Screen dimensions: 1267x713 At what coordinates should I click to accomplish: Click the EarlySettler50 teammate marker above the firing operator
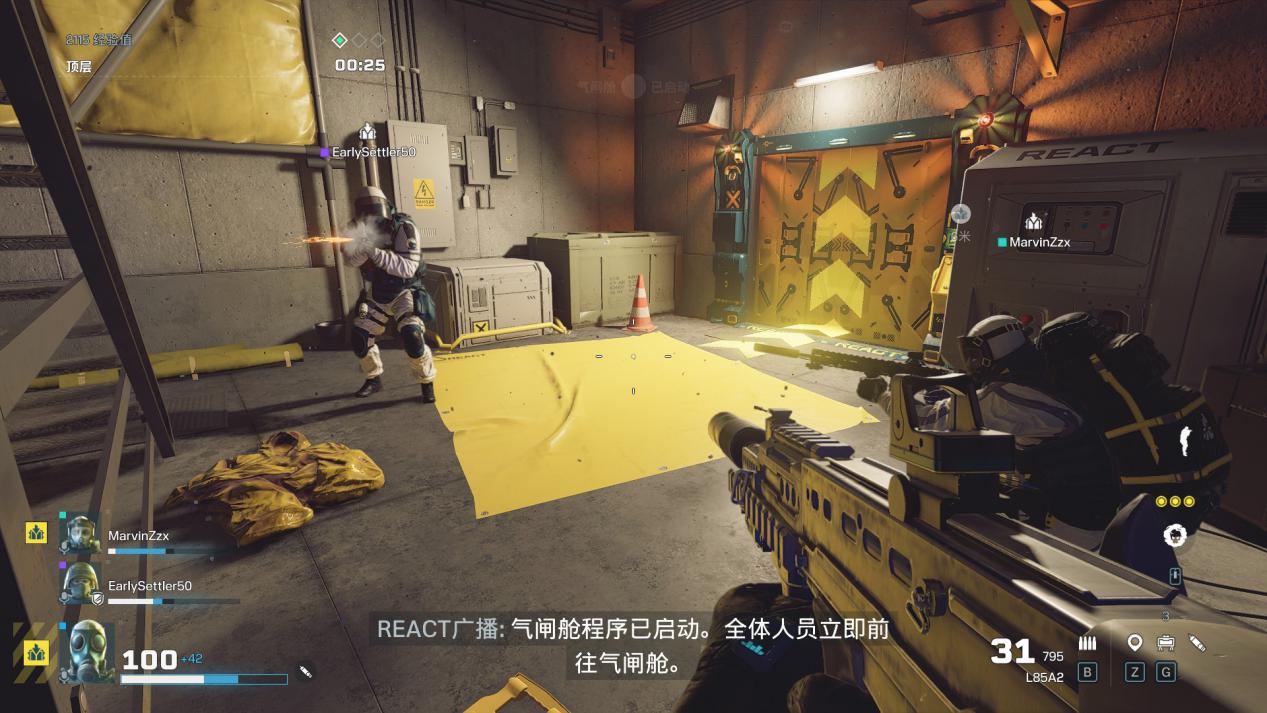(367, 133)
